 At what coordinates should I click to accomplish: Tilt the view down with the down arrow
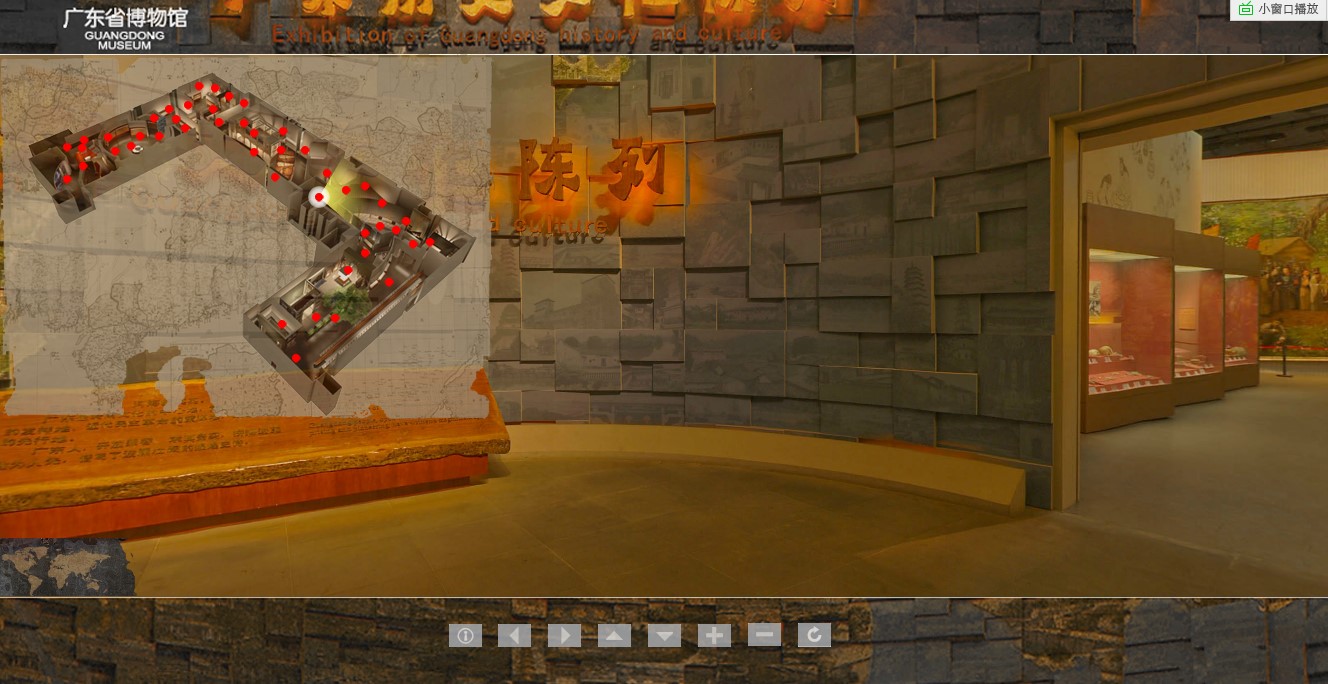[x=664, y=635]
